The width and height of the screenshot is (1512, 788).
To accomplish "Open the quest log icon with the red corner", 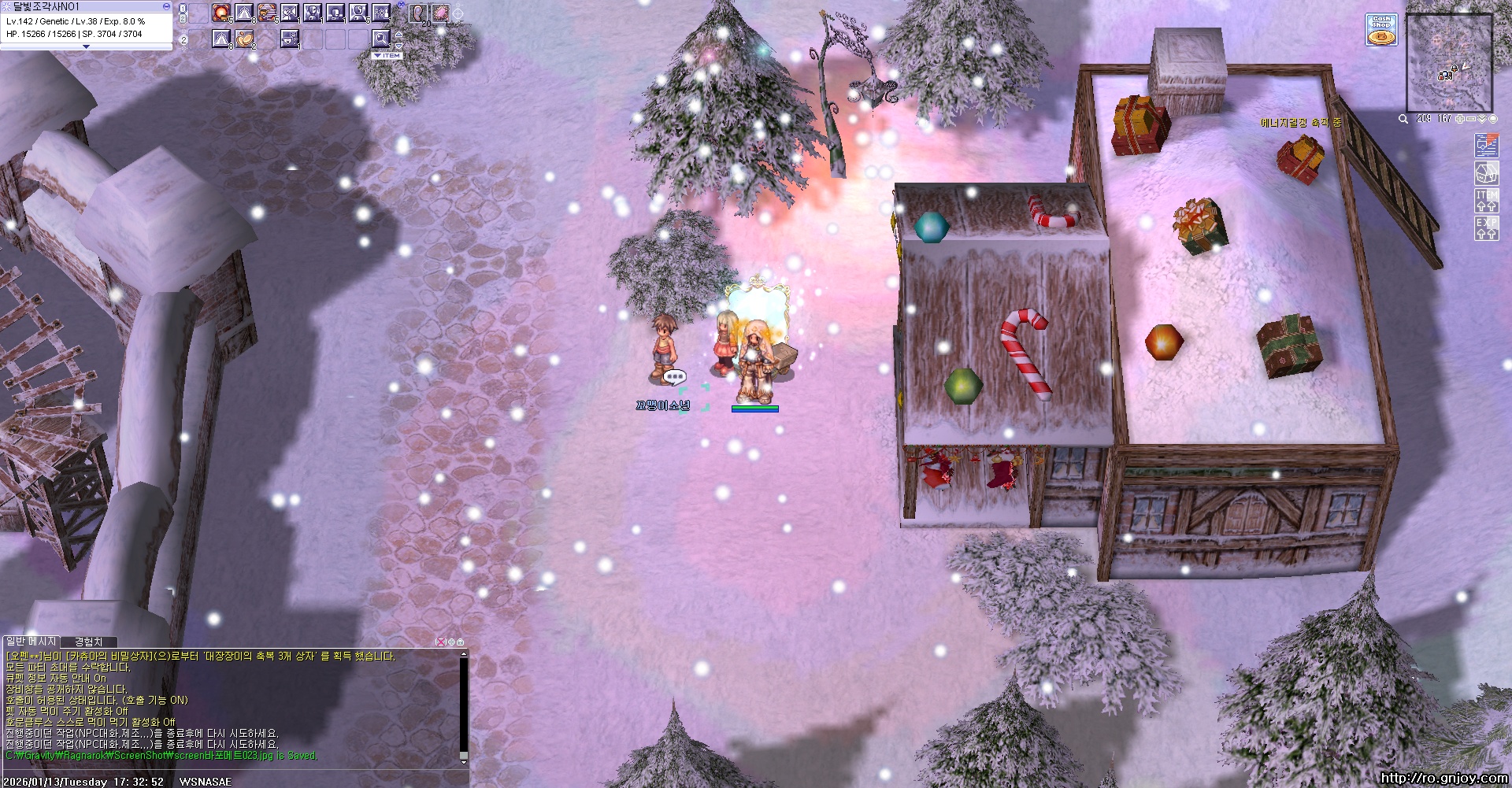I will pyautogui.click(x=1486, y=146).
